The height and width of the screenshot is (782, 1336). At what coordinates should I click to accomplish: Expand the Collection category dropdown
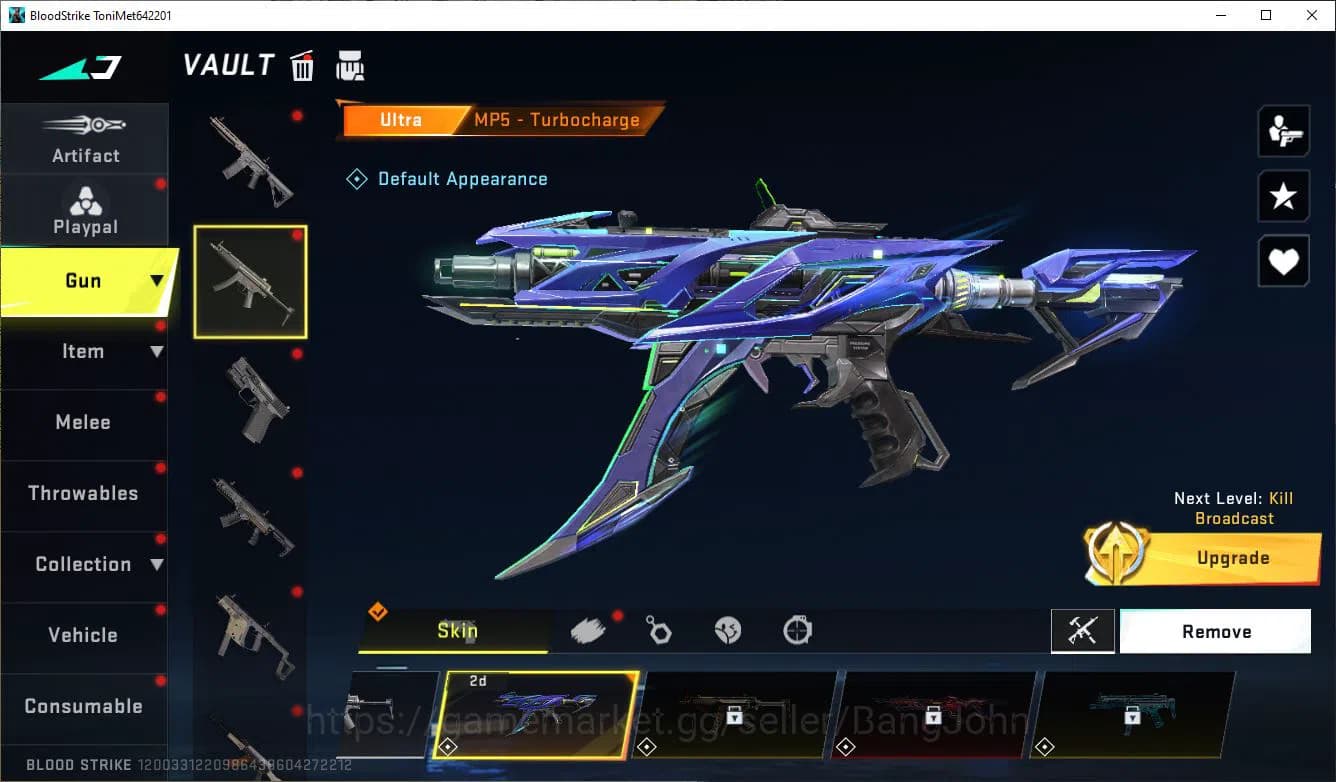click(x=157, y=564)
